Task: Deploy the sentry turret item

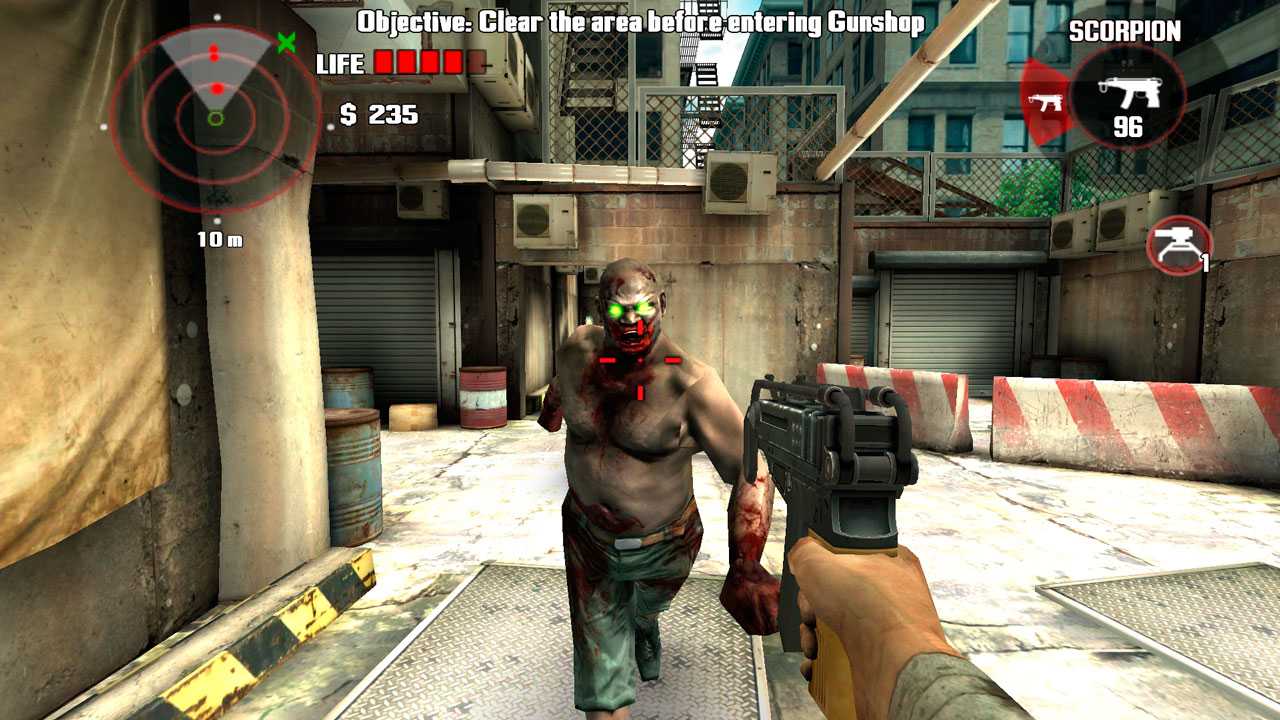Action: tap(1177, 245)
